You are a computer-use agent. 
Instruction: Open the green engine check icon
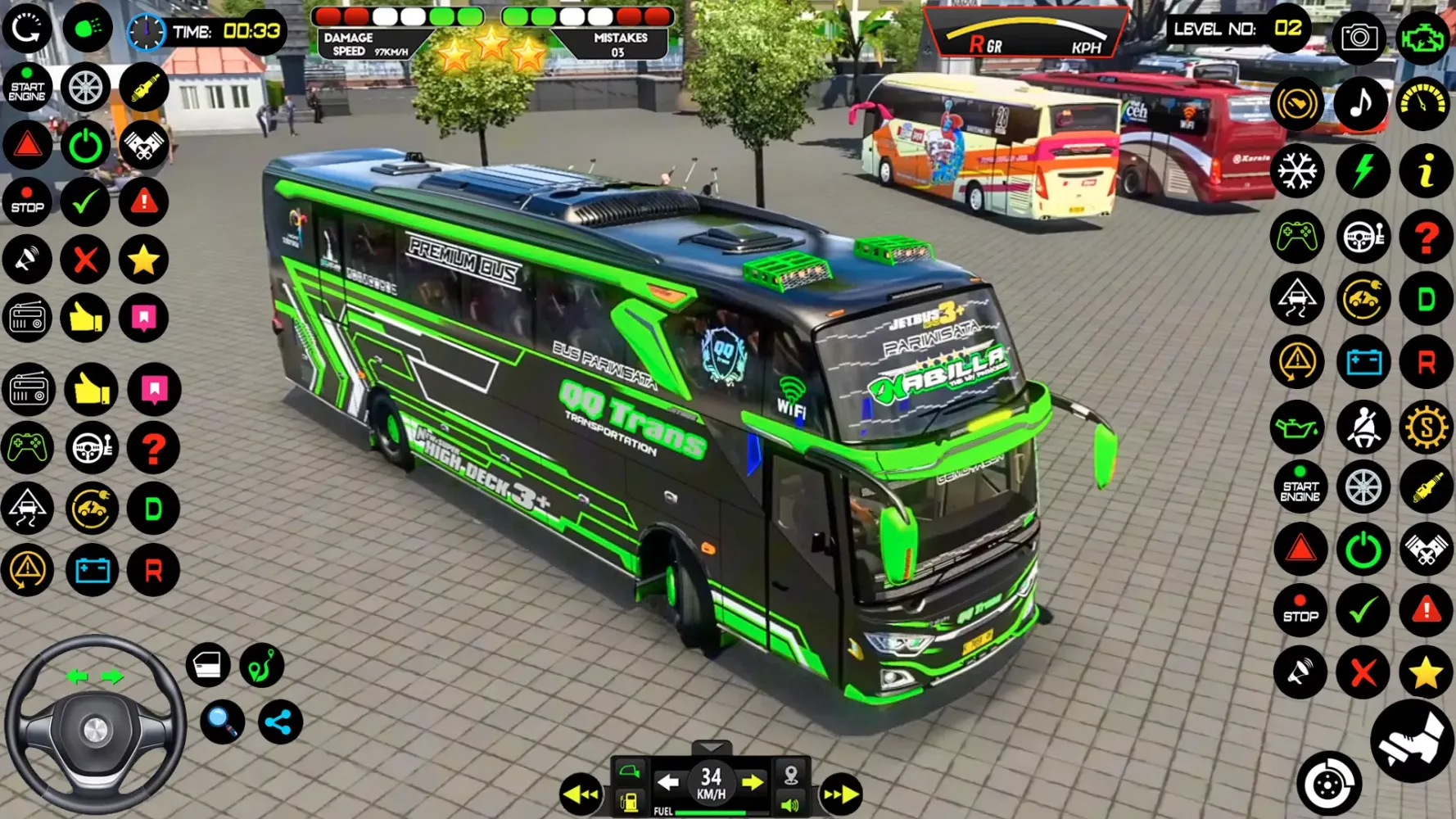(1423, 37)
